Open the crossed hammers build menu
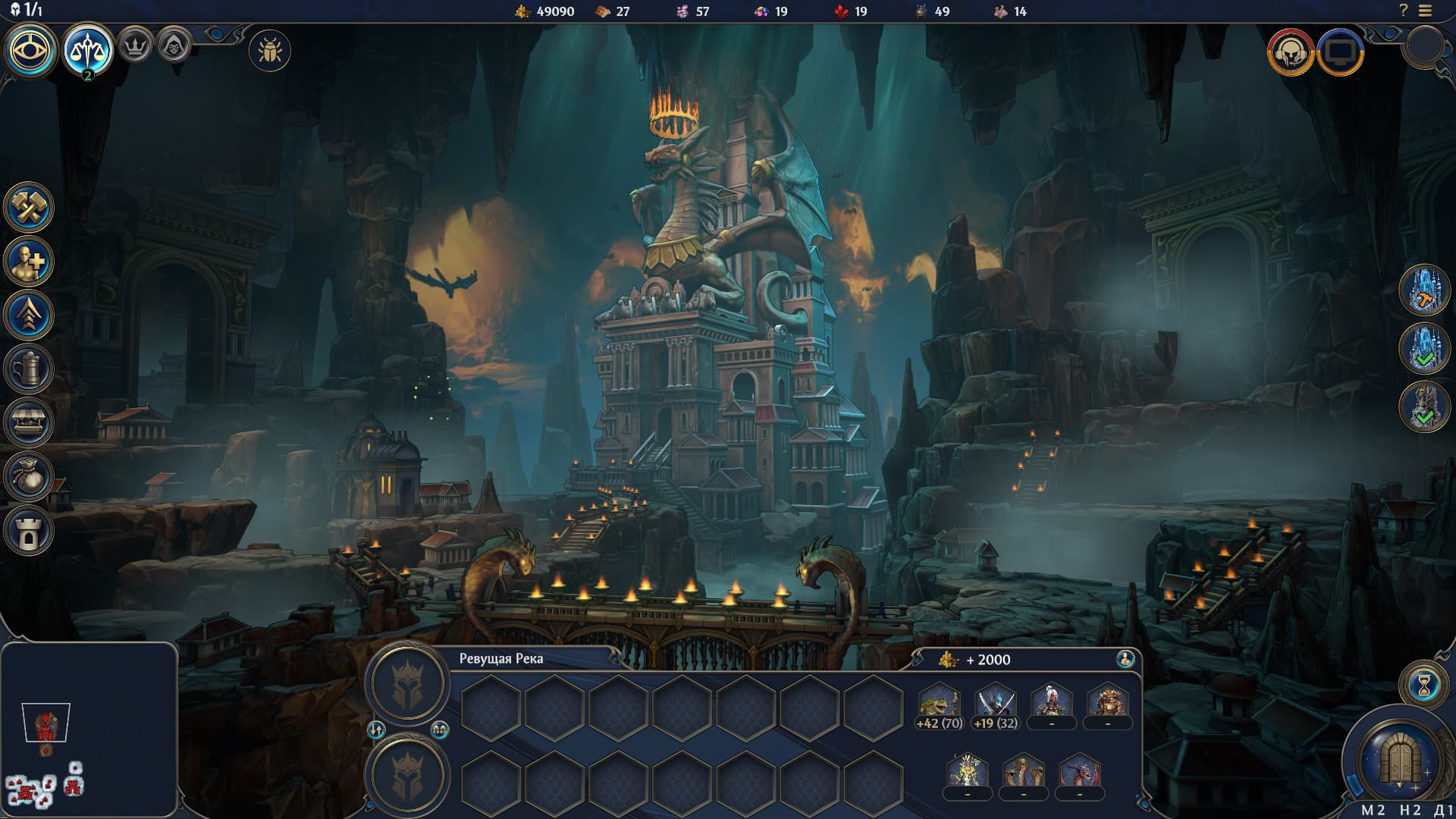The height and width of the screenshot is (819, 1456). click(29, 207)
